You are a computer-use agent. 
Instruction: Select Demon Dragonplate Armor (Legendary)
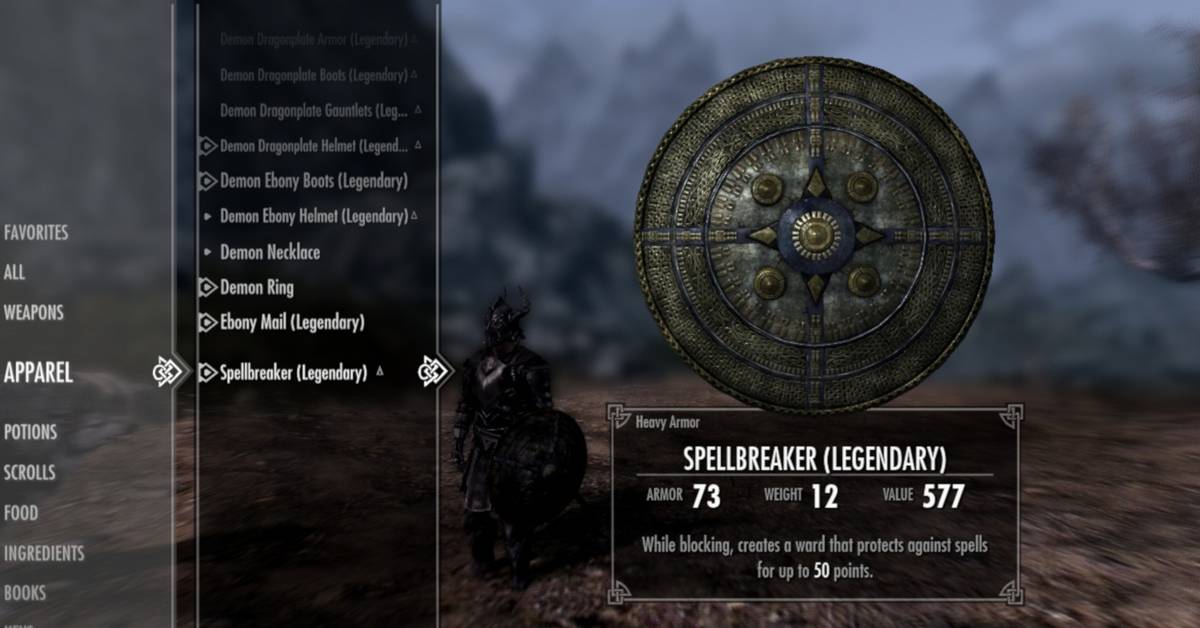[x=313, y=40]
